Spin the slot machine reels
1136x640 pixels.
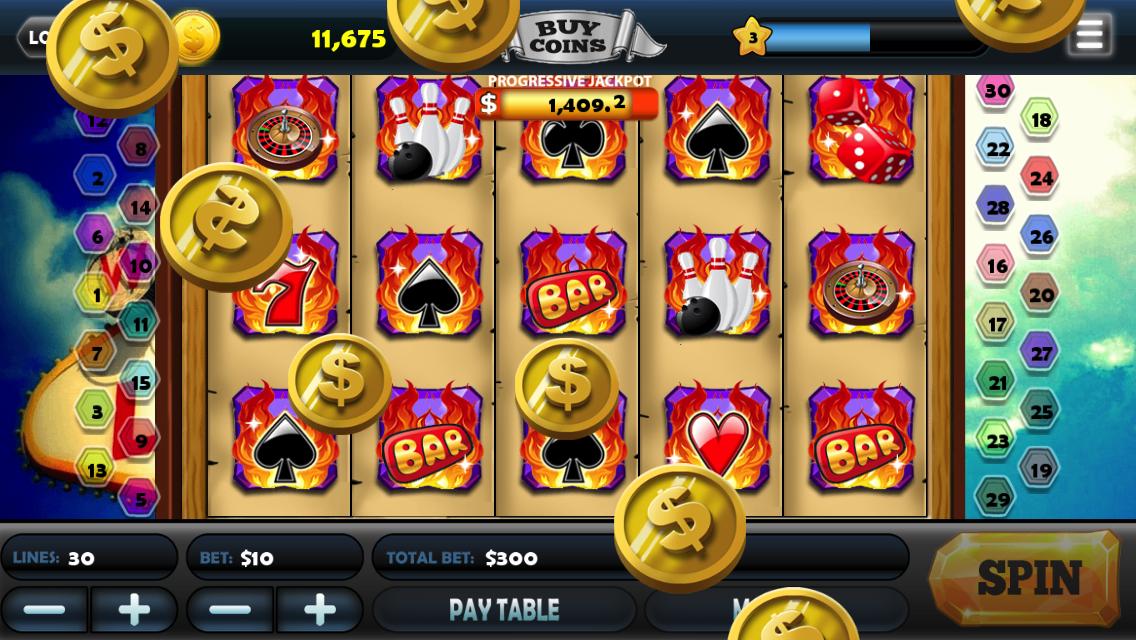coord(1027,578)
